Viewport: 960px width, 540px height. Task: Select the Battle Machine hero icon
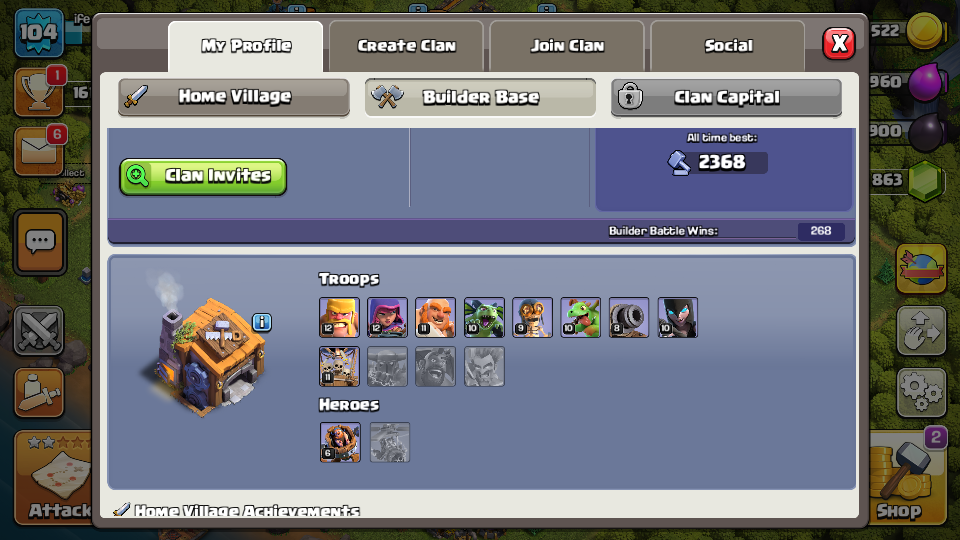tap(340, 442)
